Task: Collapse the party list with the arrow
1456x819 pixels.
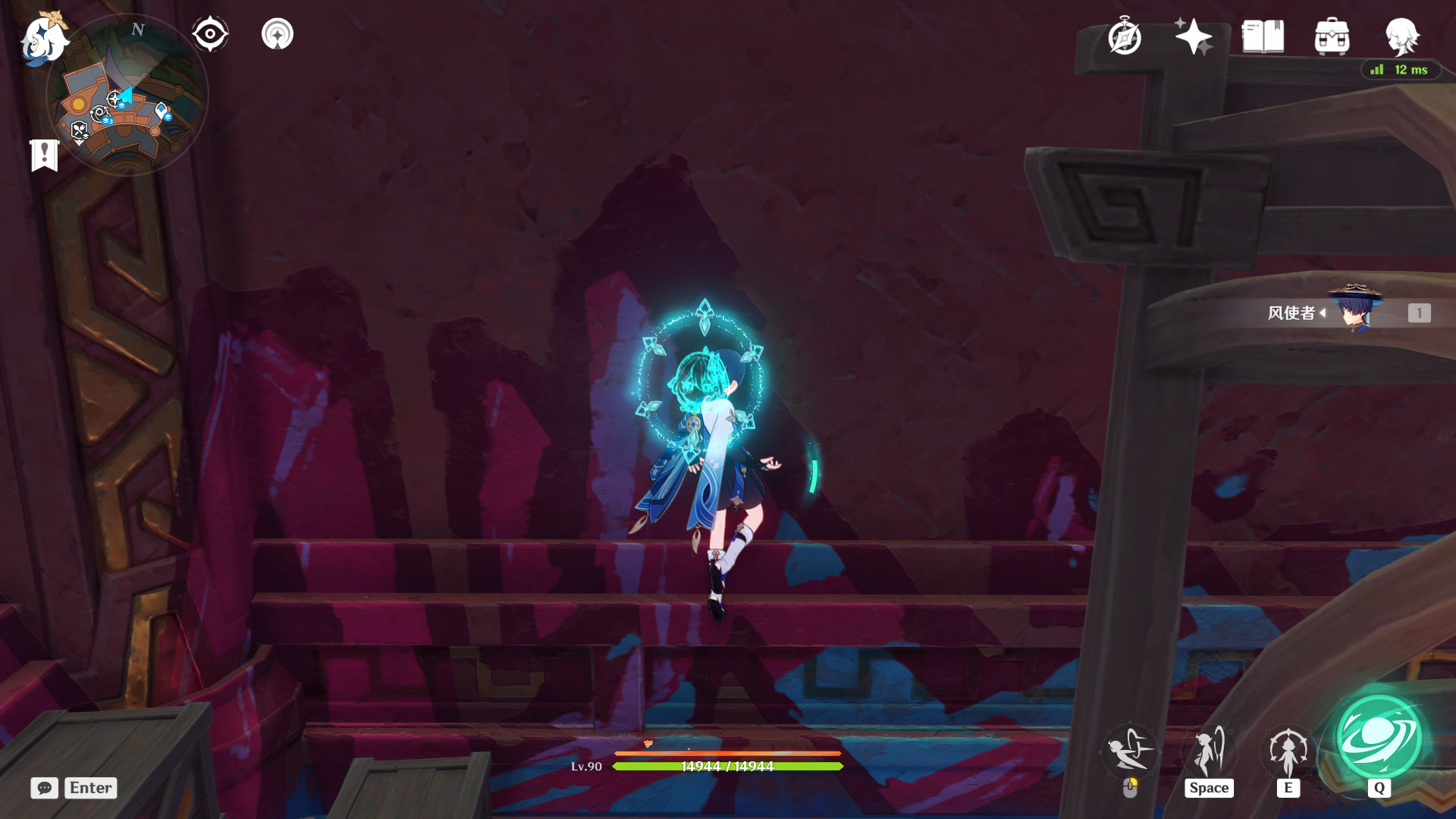Action: coord(1323,312)
